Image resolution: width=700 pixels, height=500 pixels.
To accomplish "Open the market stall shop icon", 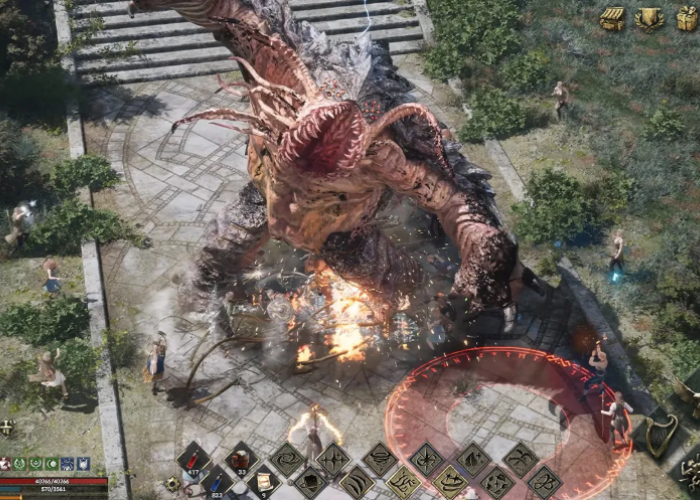I will point(612,18).
